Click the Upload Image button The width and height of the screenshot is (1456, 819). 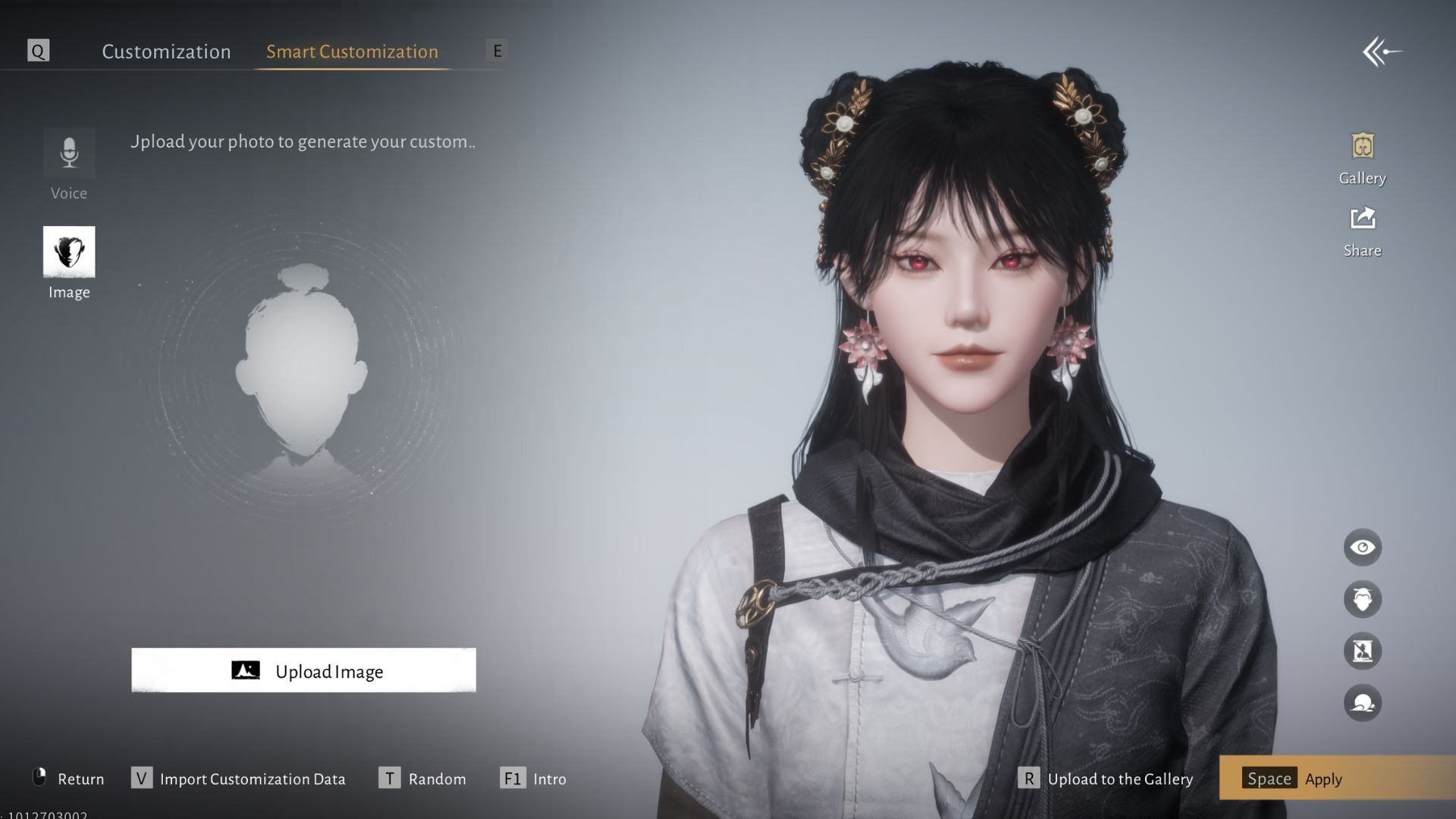coord(303,670)
